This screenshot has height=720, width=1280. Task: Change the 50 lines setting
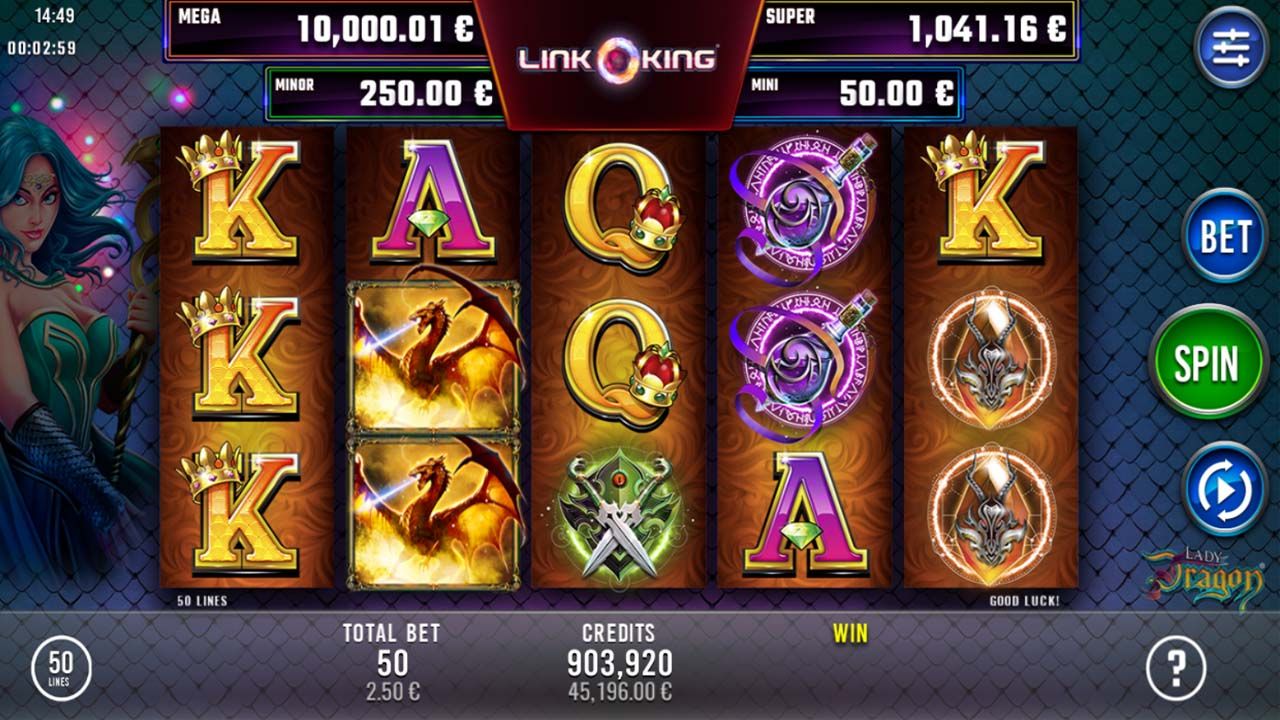coord(62,669)
